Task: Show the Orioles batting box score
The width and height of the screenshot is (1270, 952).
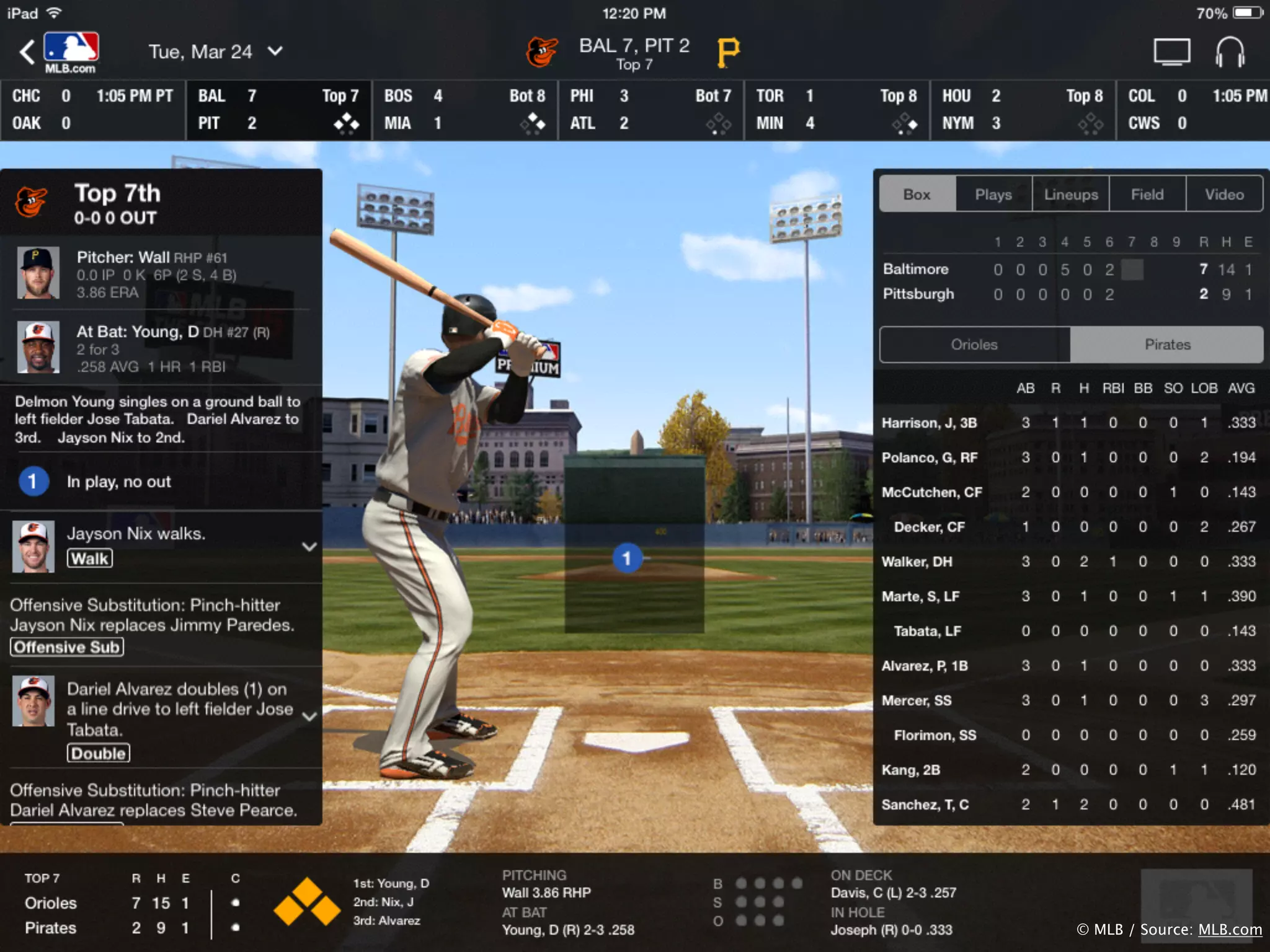Action: tap(974, 345)
